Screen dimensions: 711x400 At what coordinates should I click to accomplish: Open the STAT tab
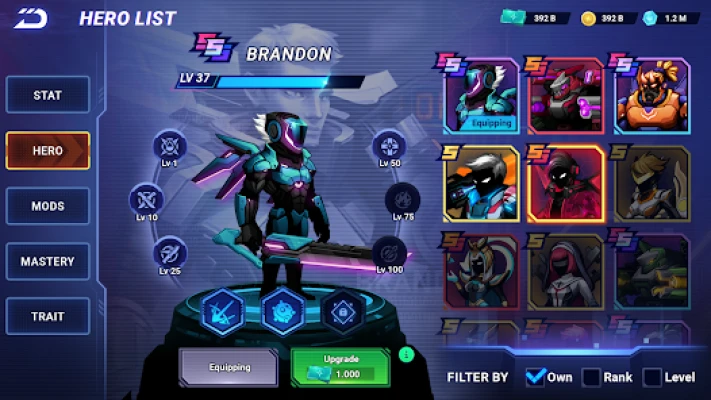point(47,95)
